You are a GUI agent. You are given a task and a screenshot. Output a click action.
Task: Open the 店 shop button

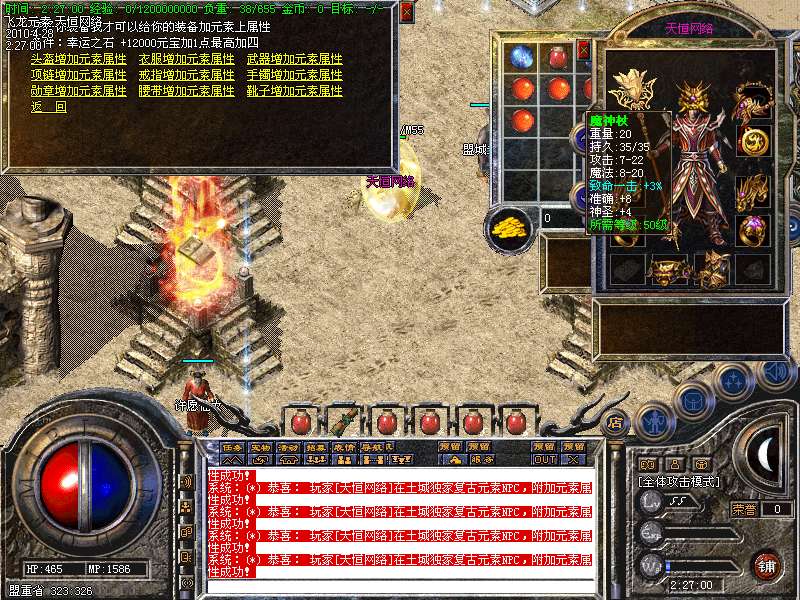616,421
